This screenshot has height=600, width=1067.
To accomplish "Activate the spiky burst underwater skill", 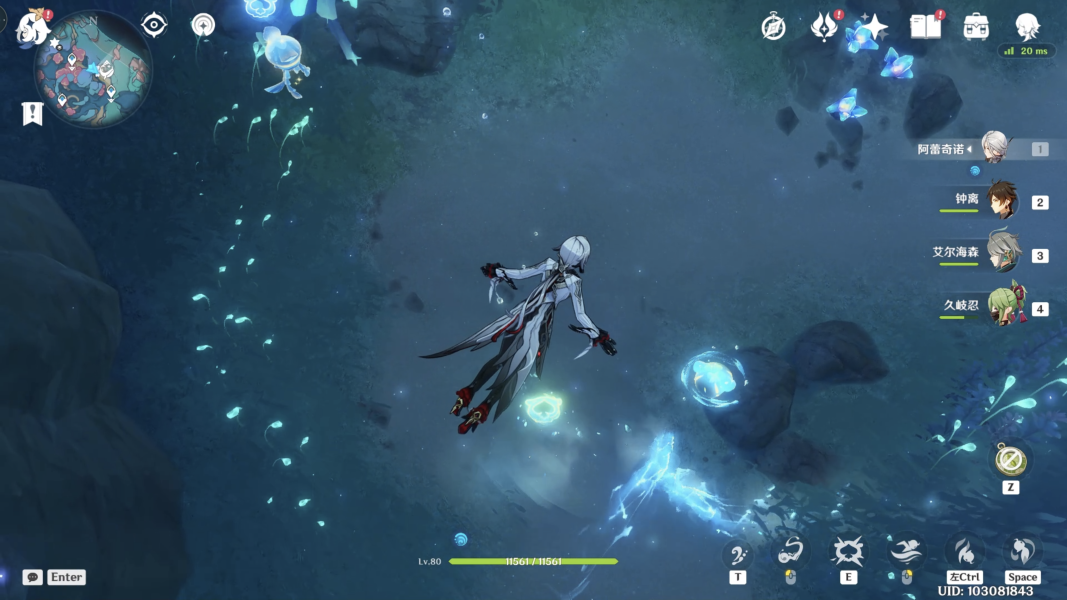I will (x=848, y=551).
